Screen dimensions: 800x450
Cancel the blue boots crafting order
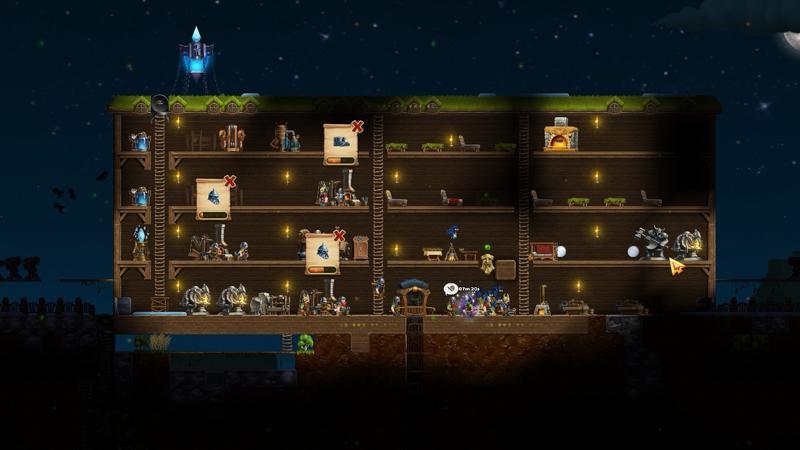coord(357,127)
